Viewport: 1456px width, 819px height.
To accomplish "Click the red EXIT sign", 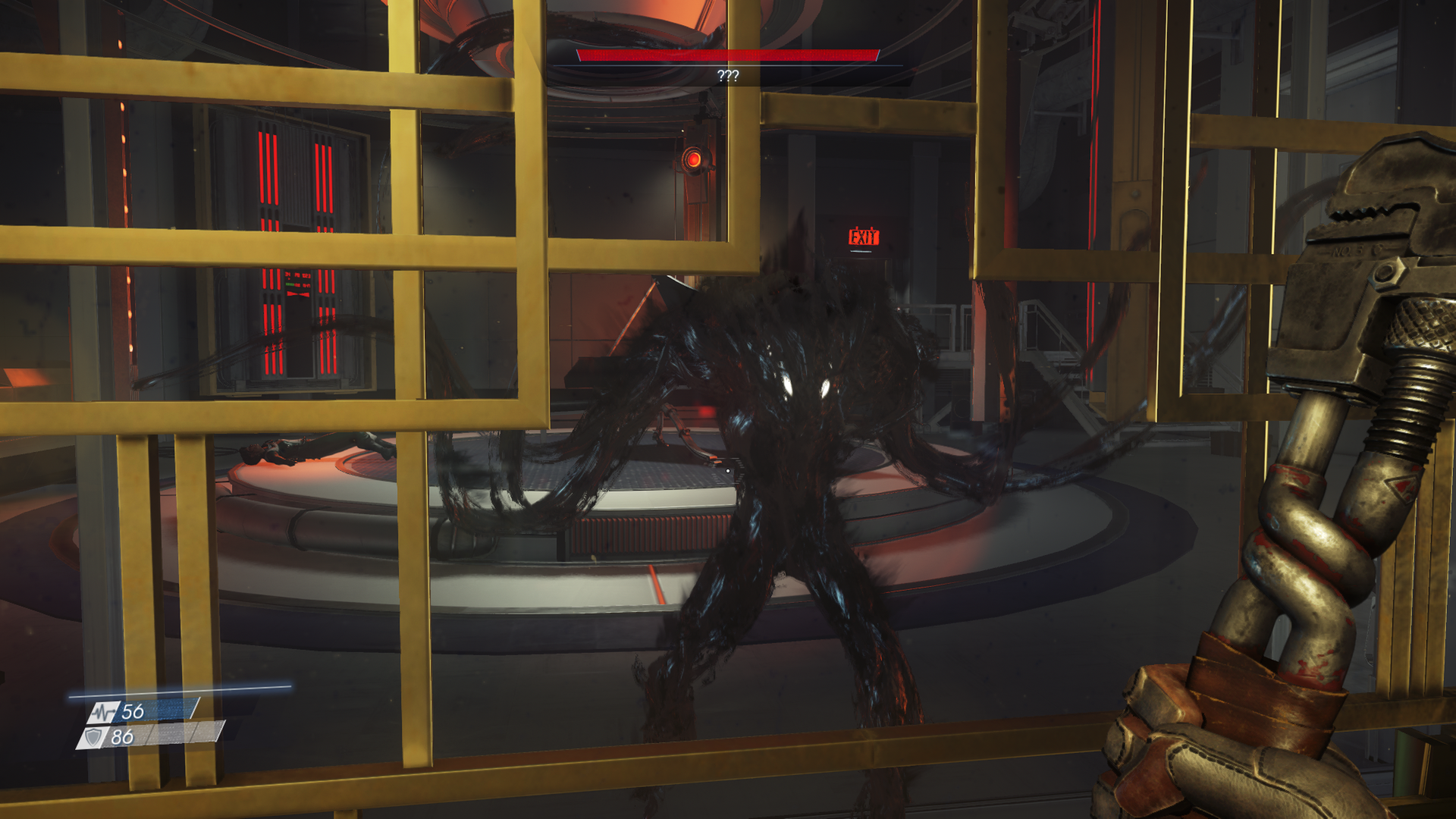I will pyautogui.click(x=863, y=236).
